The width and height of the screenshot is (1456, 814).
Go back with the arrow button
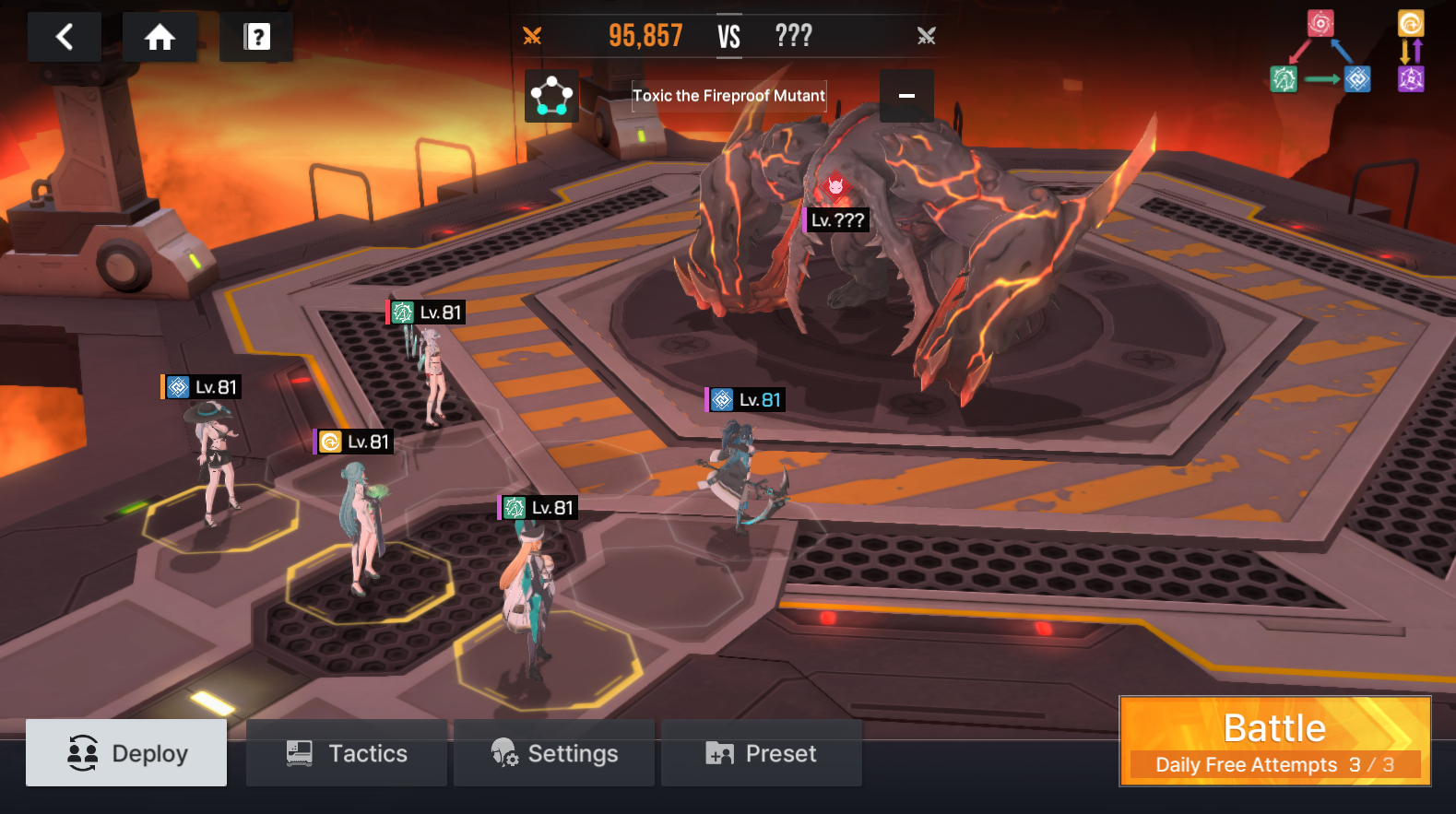(x=65, y=38)
